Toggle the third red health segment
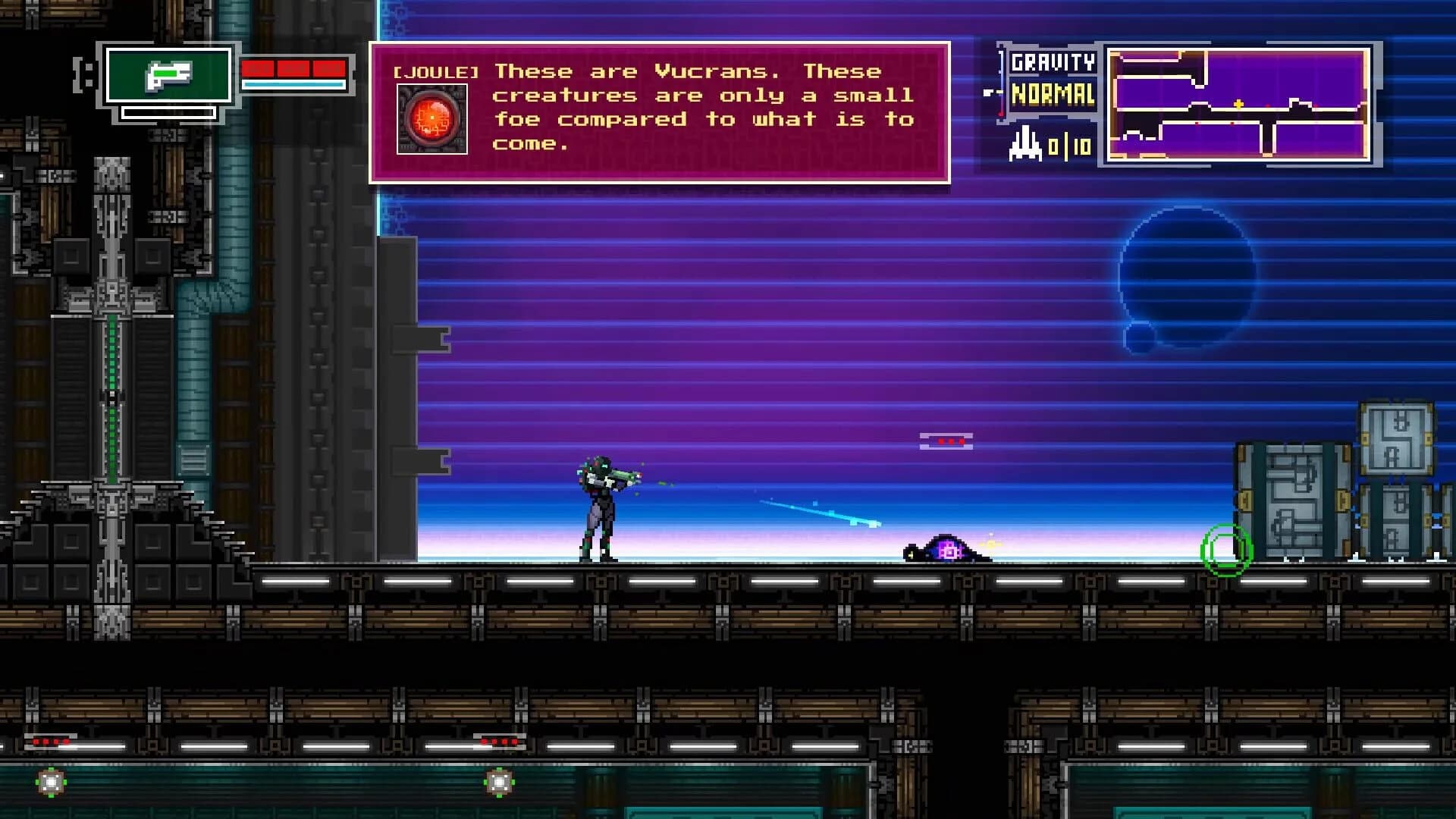Image resolution: width=1456 pixels, height=819 pixels. 328,67
